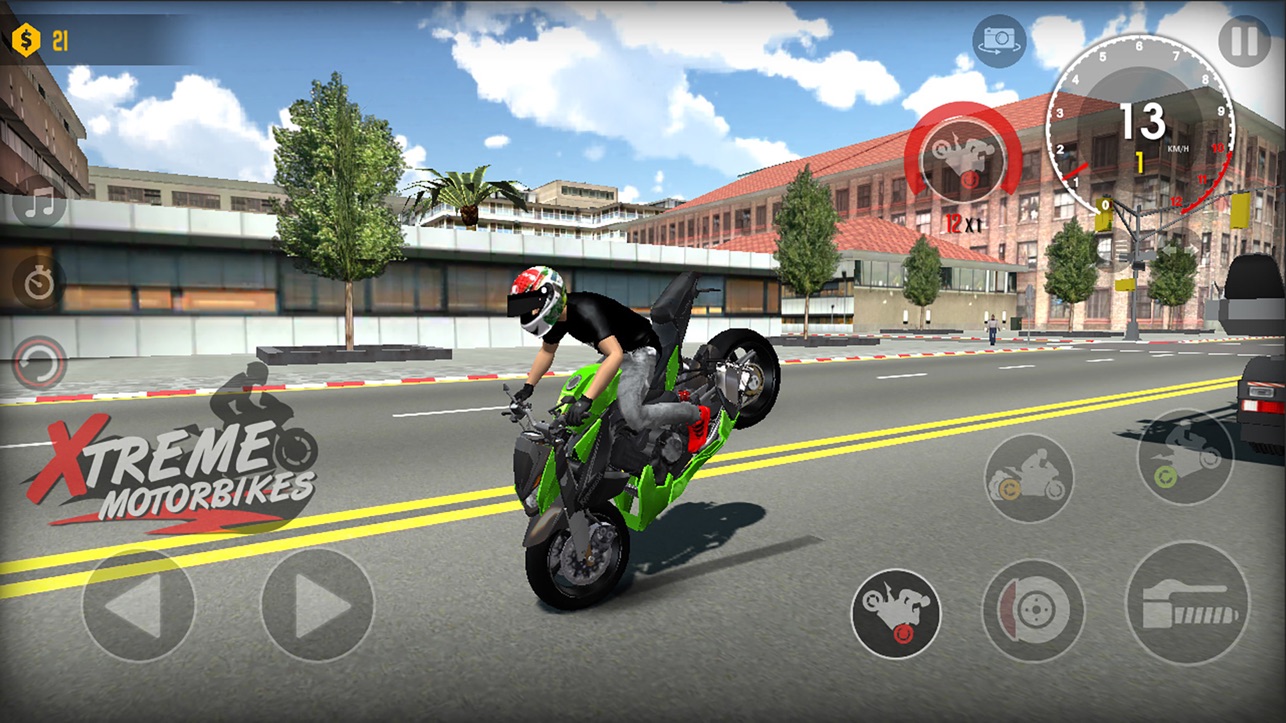The height and width of the screenshot is (723, 1286).
Task: Tap the coin currency icon
Action: [x=26, y=41]
